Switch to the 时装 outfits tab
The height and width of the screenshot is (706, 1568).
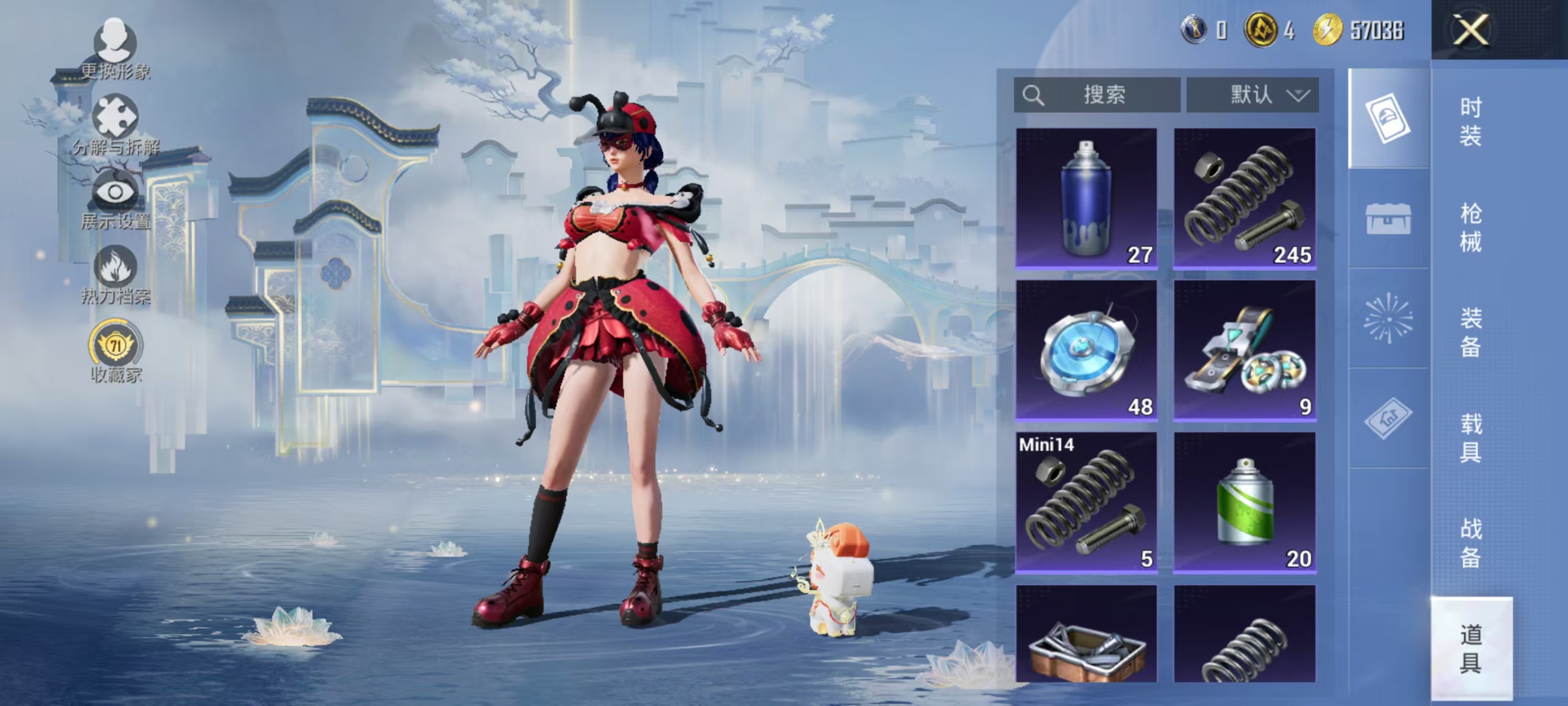[x=1470, y=122]
